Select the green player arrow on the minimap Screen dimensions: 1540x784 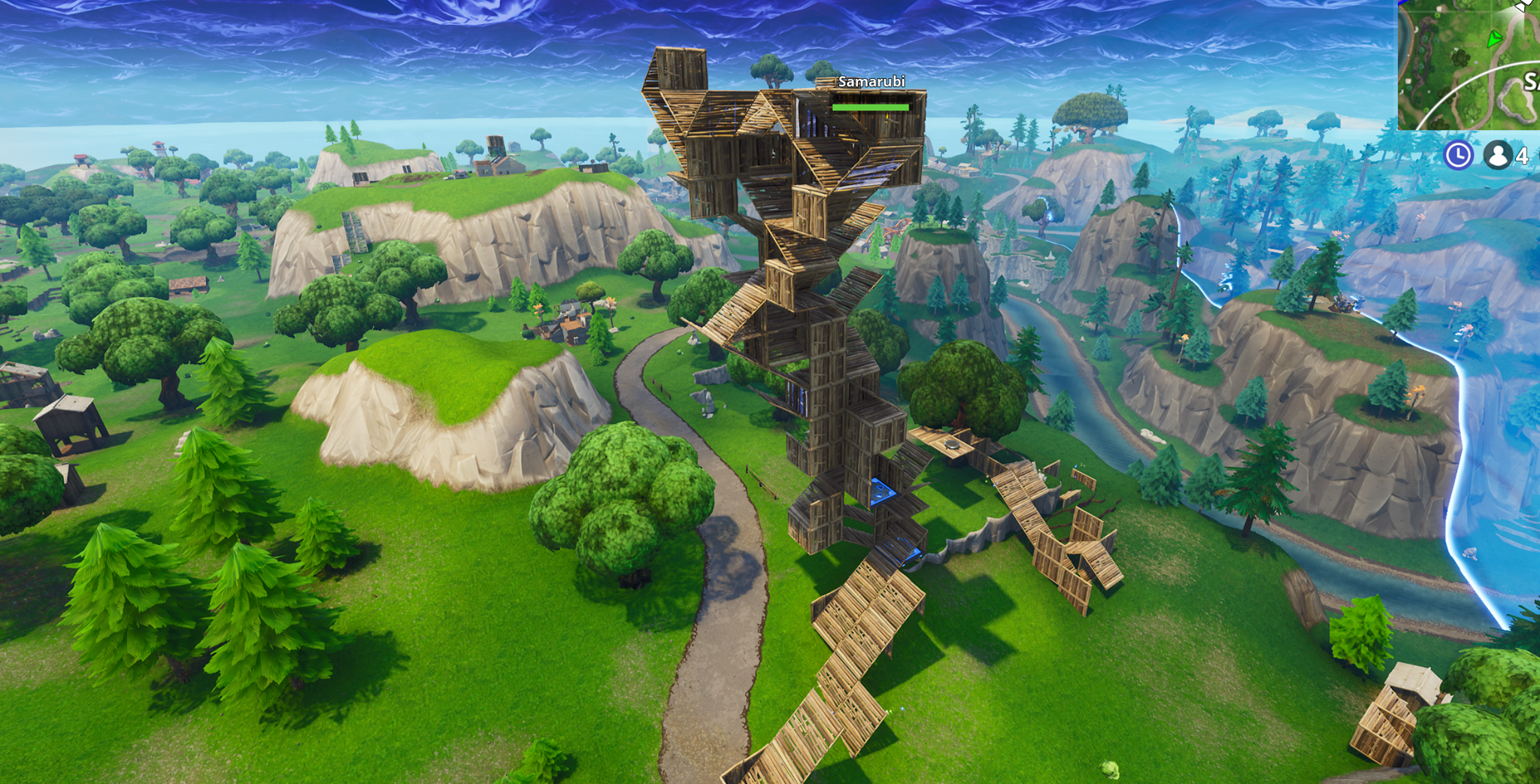click(1494, 39)
